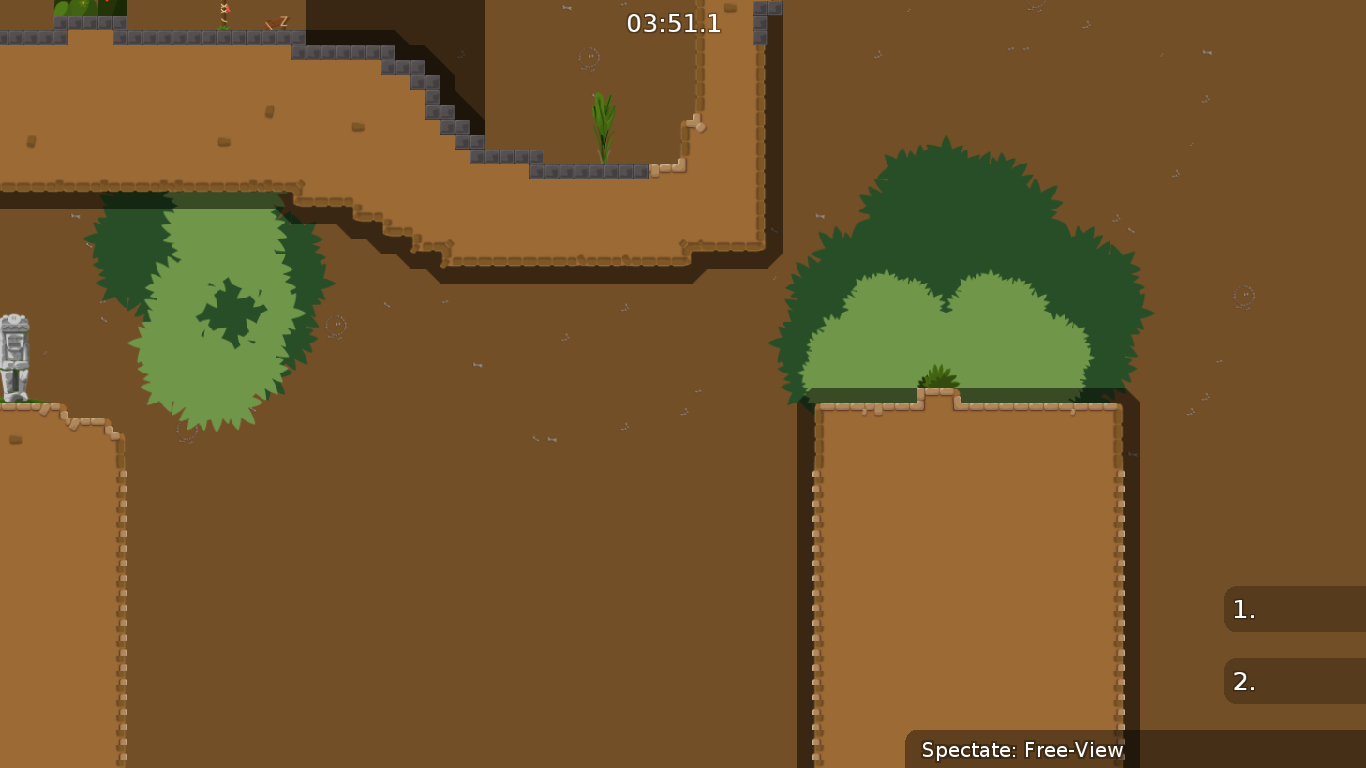The height and width of the screenshot is (768, 1366).
Task: Click the faint checkpoint ring on the far right
Action: click(1244, 294)
